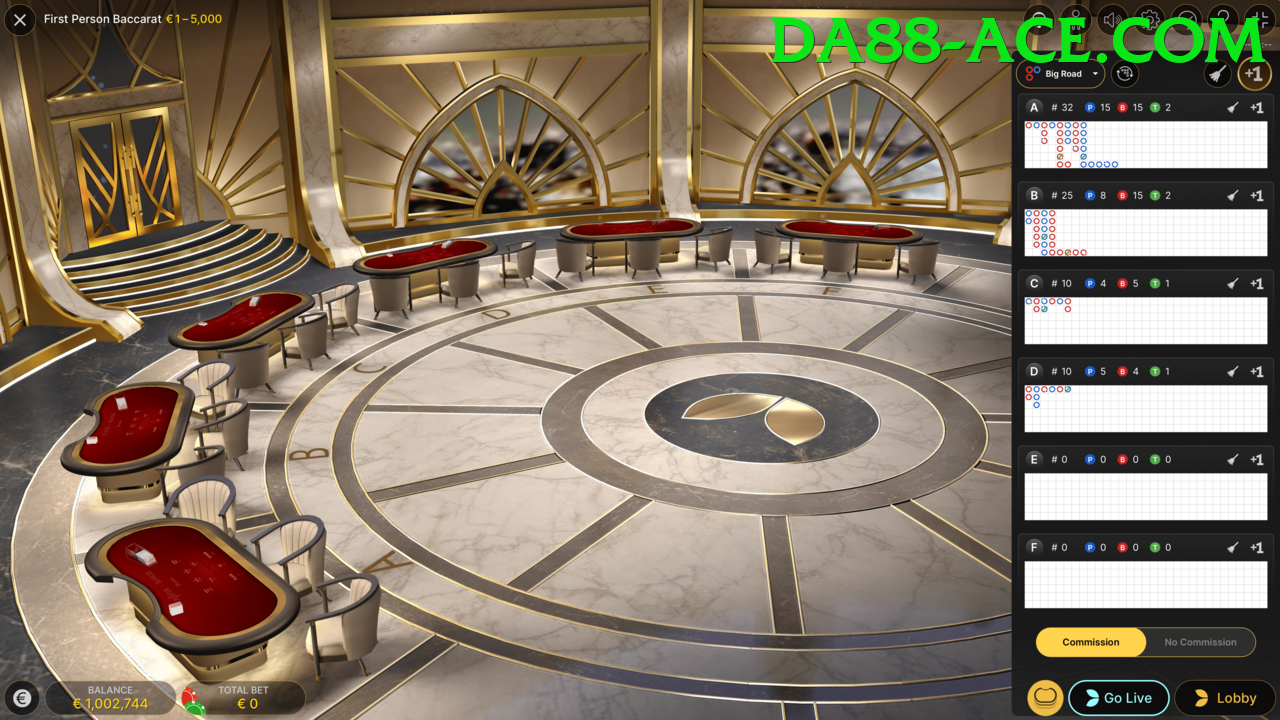The width and height of the screenshot is (1280, 720).
Task: Open the settings gear icon
Action: pos(1149,18)
